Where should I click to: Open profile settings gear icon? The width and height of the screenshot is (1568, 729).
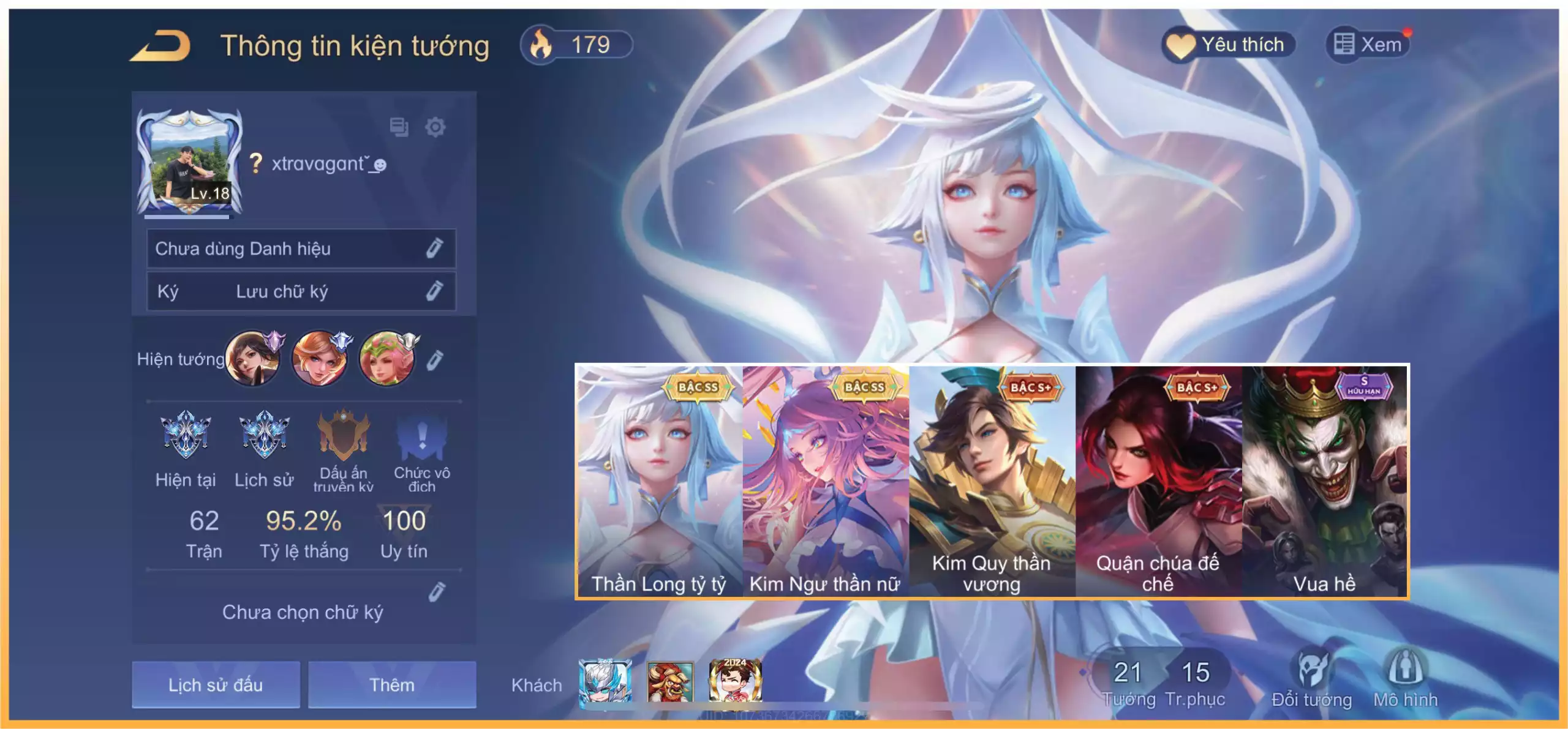point(435,127)
